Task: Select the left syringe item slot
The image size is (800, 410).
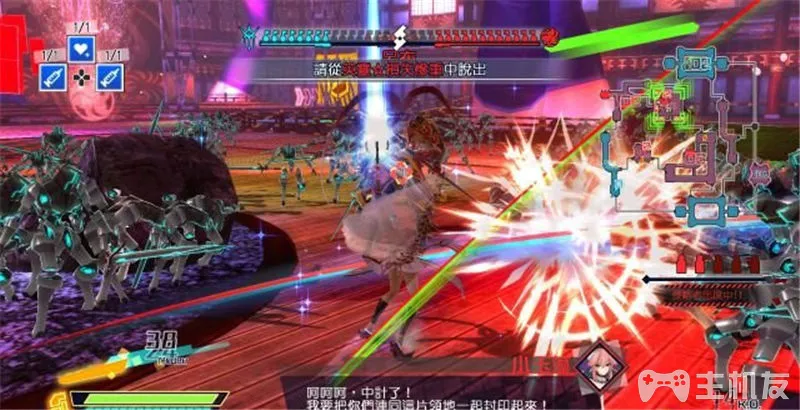Action: pos(52,76)
